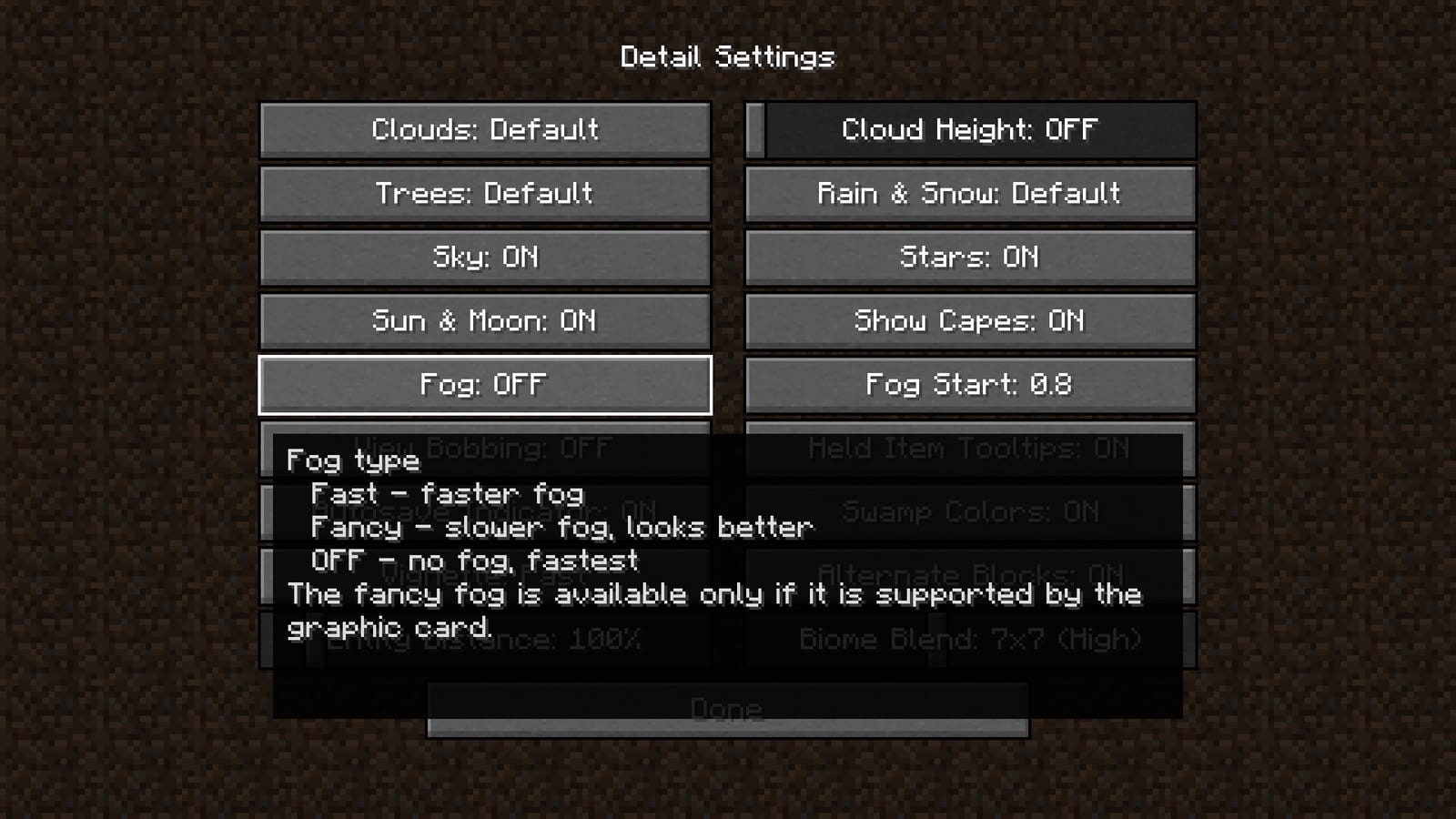Toggle Show Capes off

click(968, 320)
